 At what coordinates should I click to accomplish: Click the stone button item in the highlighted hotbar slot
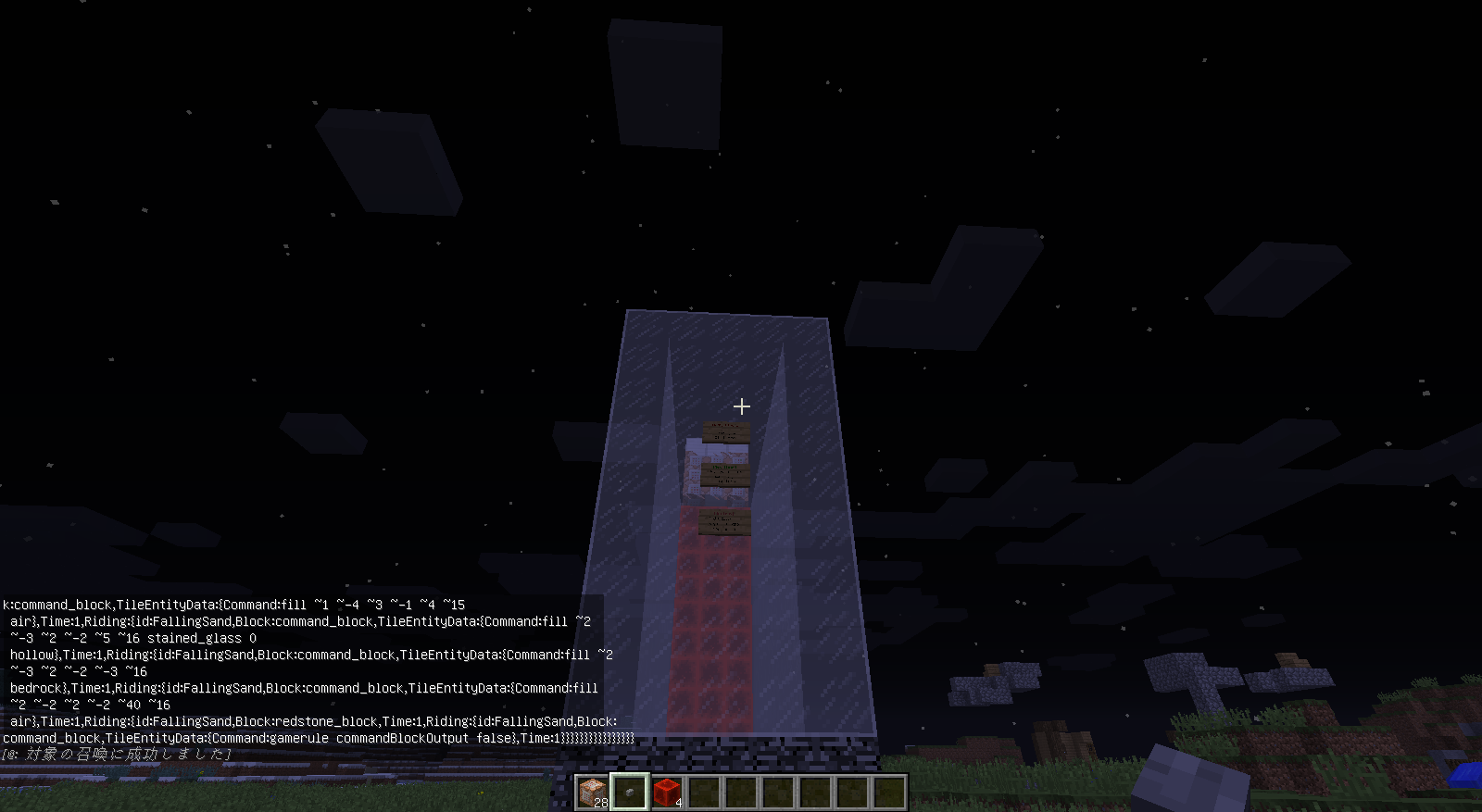(629, 793)
